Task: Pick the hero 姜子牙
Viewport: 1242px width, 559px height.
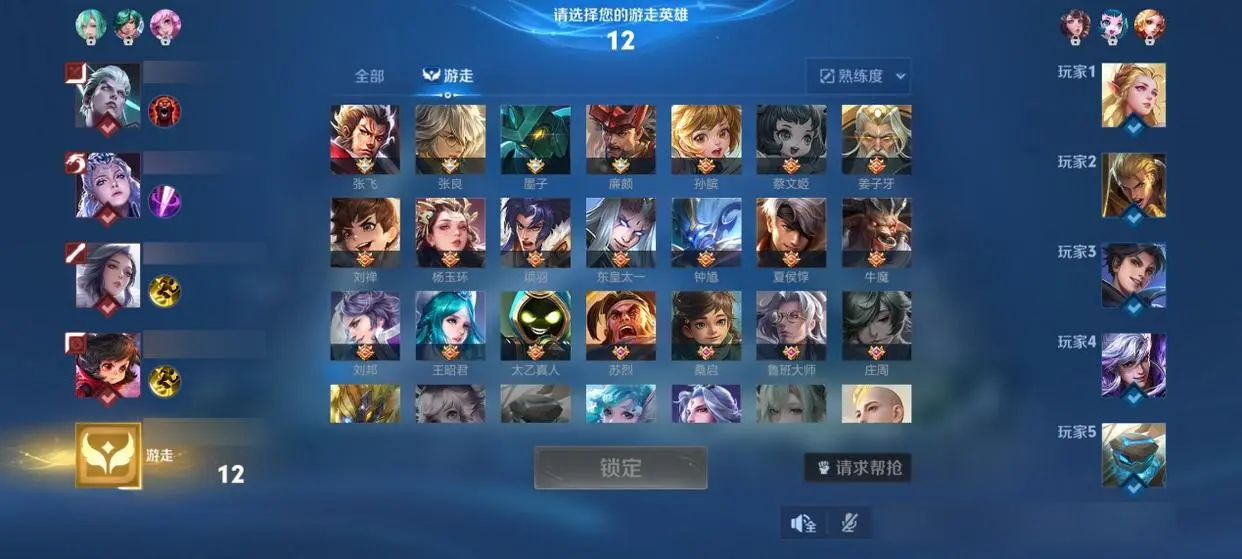Action: 876,140
